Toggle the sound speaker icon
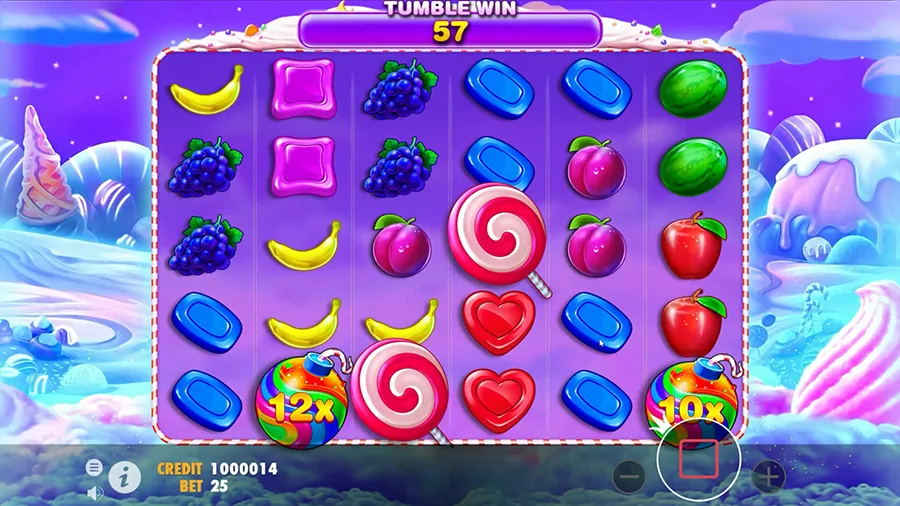The height and width of the screenshot is (506, 900). [x=95, y=492]
